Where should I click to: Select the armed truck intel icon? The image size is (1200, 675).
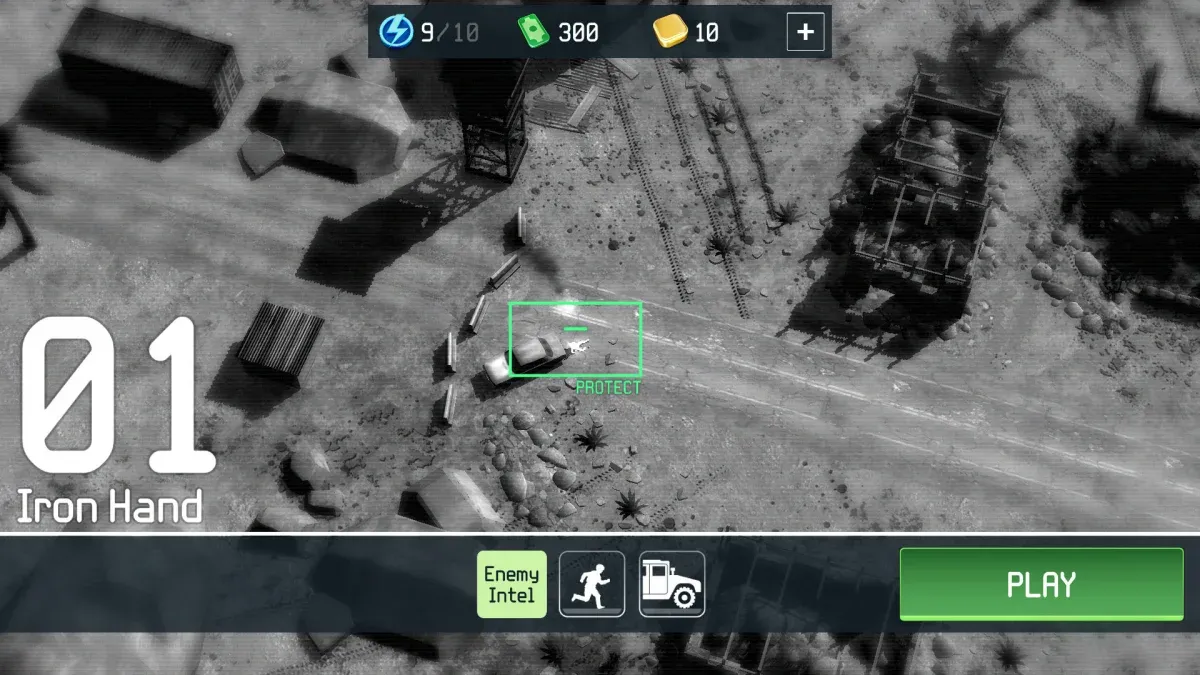tap(672, 584)
